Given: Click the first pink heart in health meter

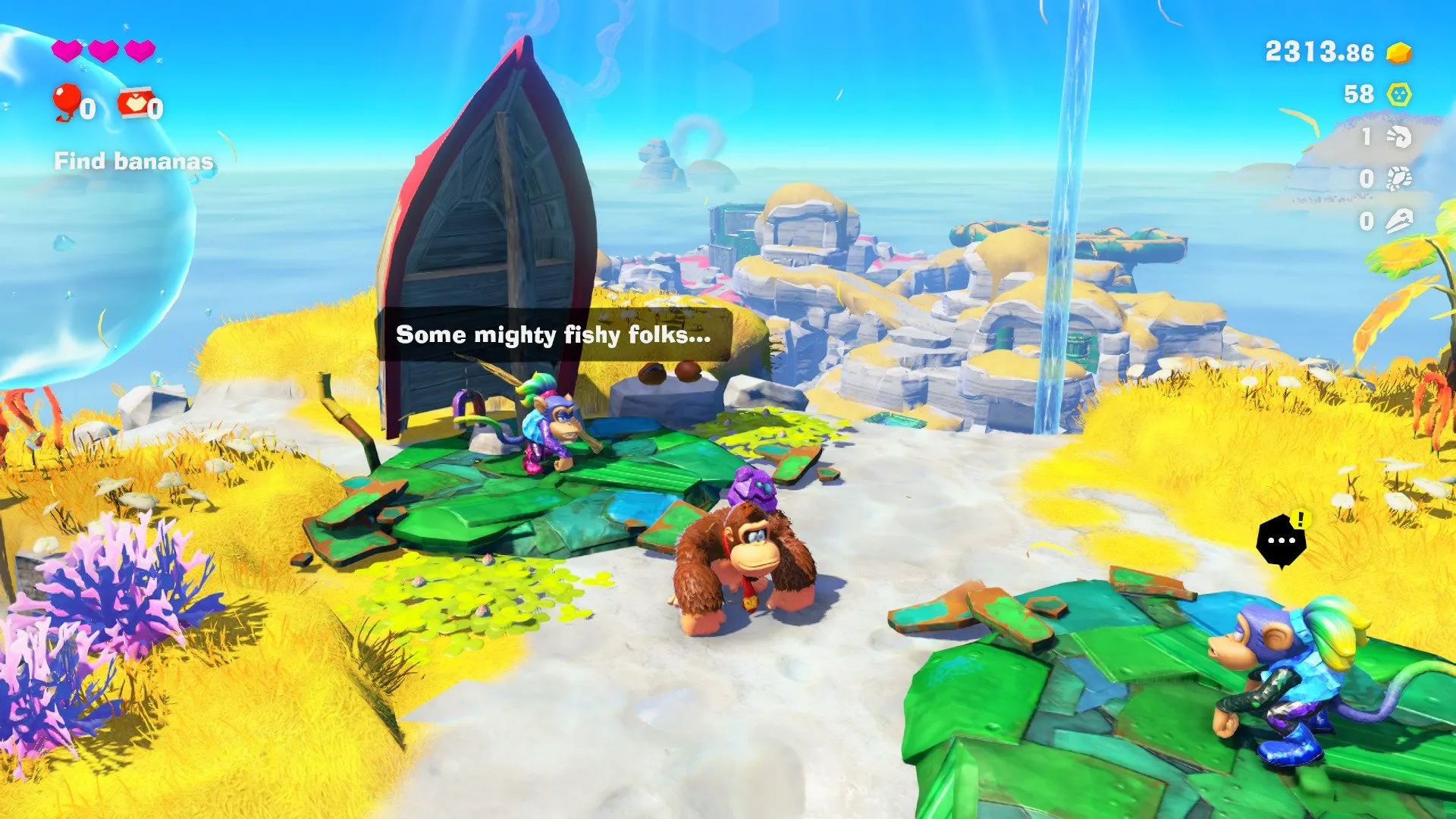Looking at the screenshot, I should tap(67, 51).
